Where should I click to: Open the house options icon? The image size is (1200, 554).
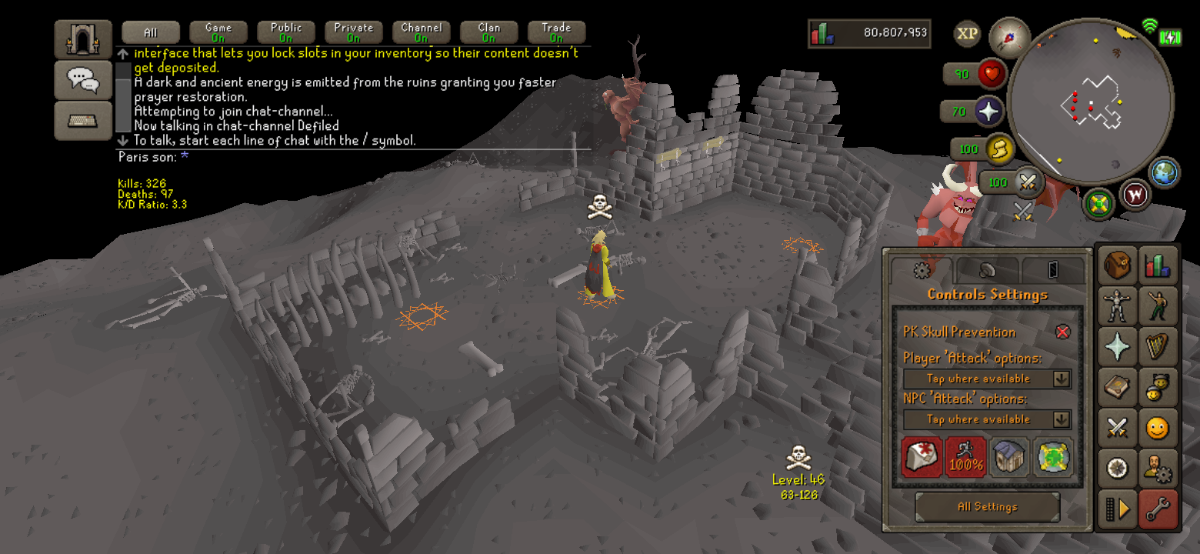[1010, 456]
